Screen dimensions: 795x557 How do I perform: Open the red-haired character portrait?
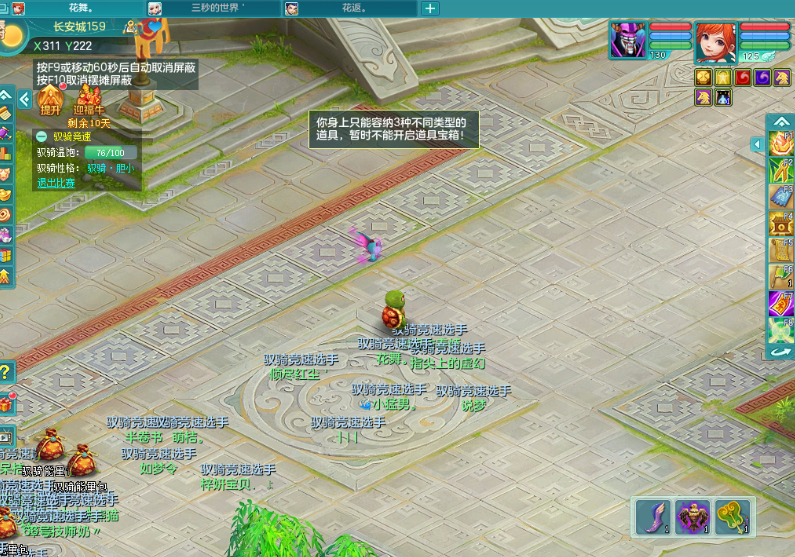click(x=716, y=42)
